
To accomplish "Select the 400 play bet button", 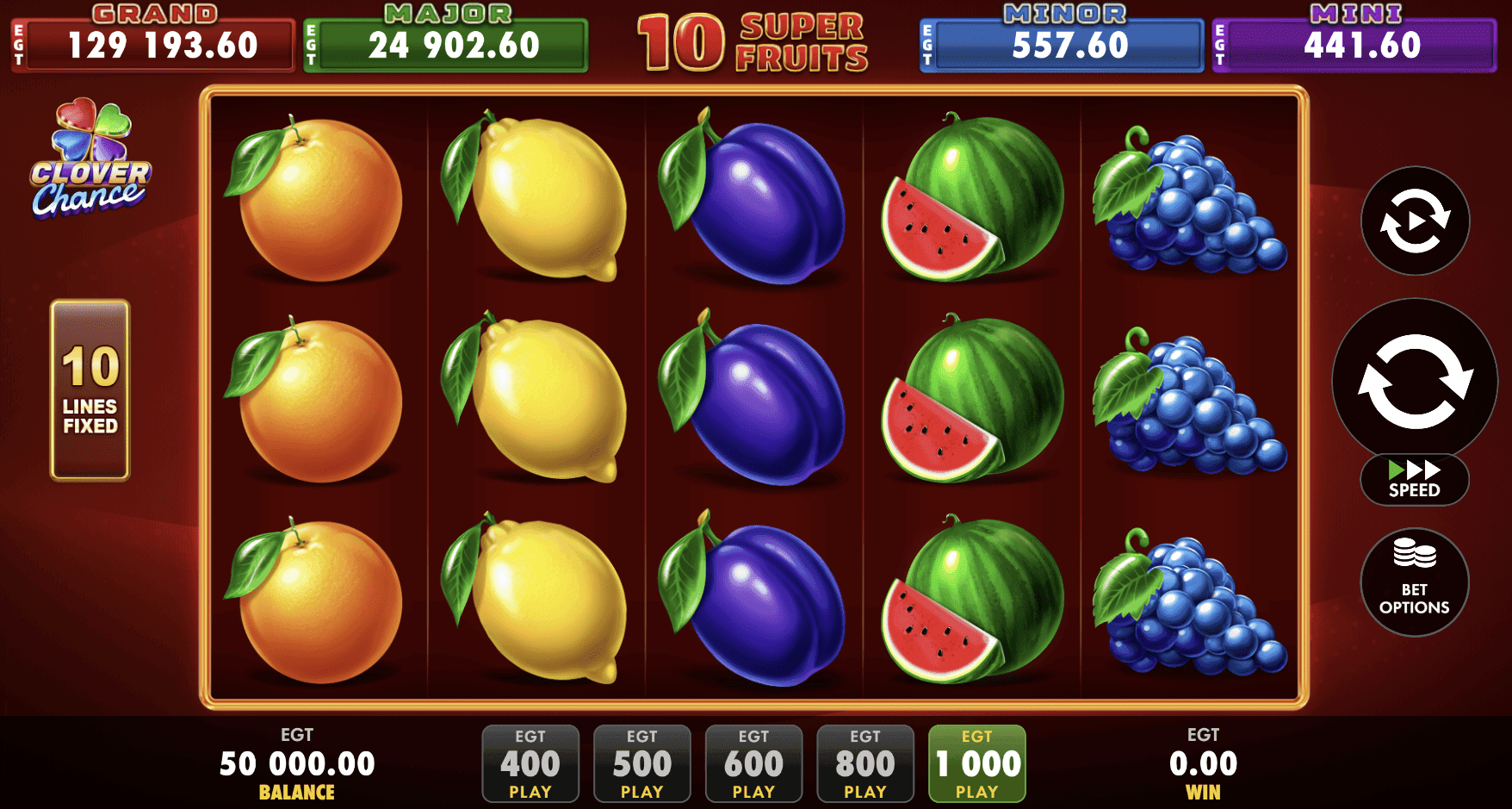I will [x=530, y=764].
